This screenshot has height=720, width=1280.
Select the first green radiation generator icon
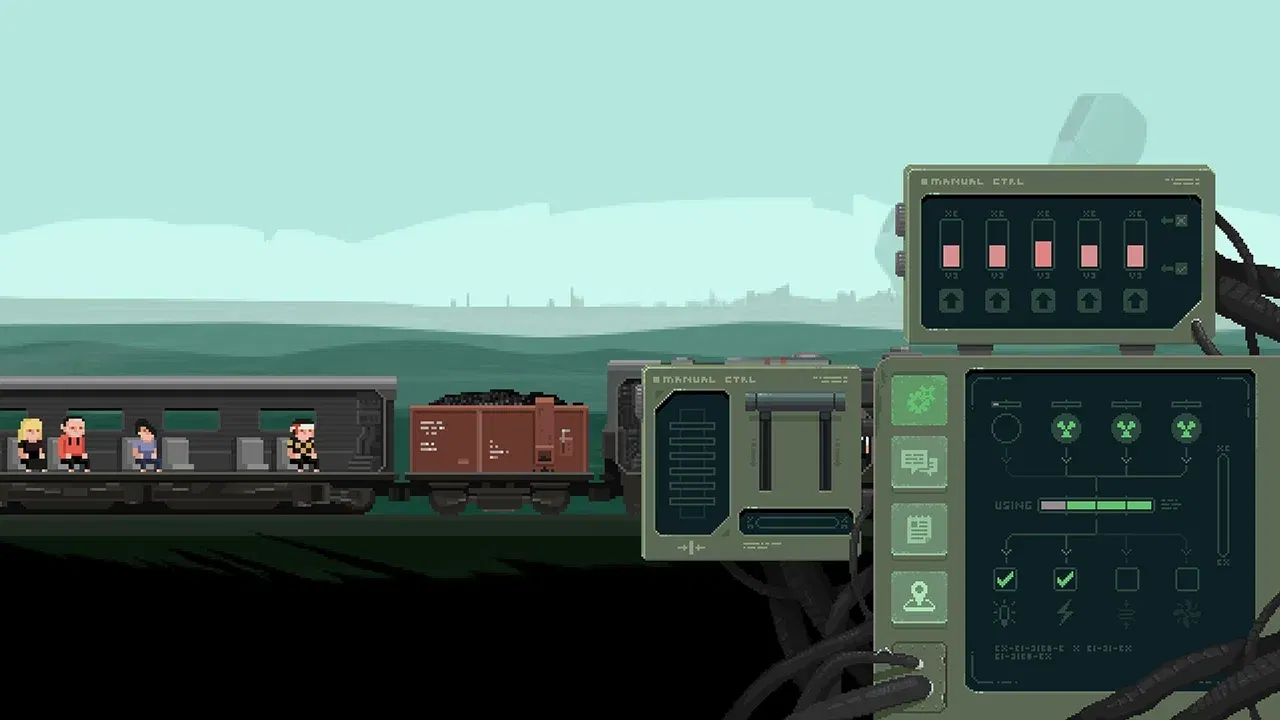pos(1065,428)
